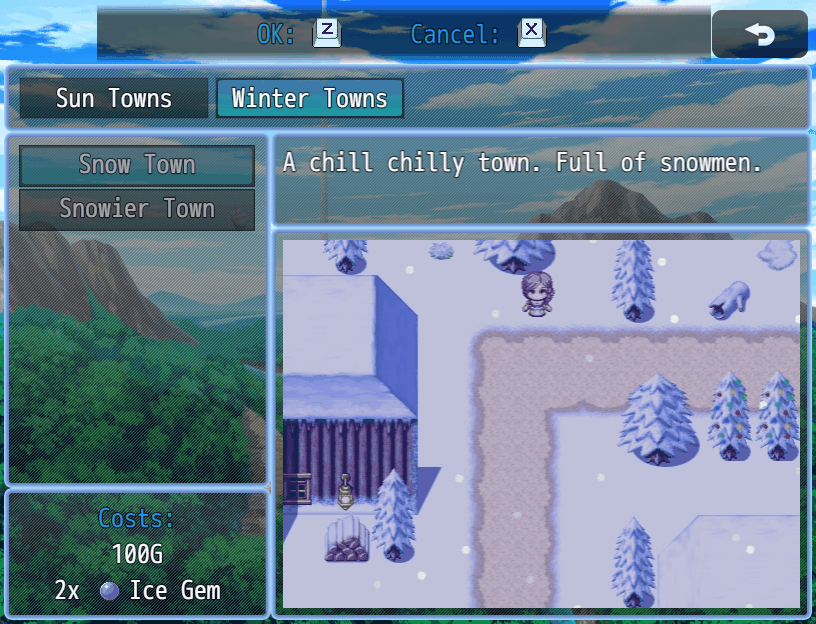Switch to the Sun Towns category
The width and height of the screenshot is (816, 624).
point(114,99)
